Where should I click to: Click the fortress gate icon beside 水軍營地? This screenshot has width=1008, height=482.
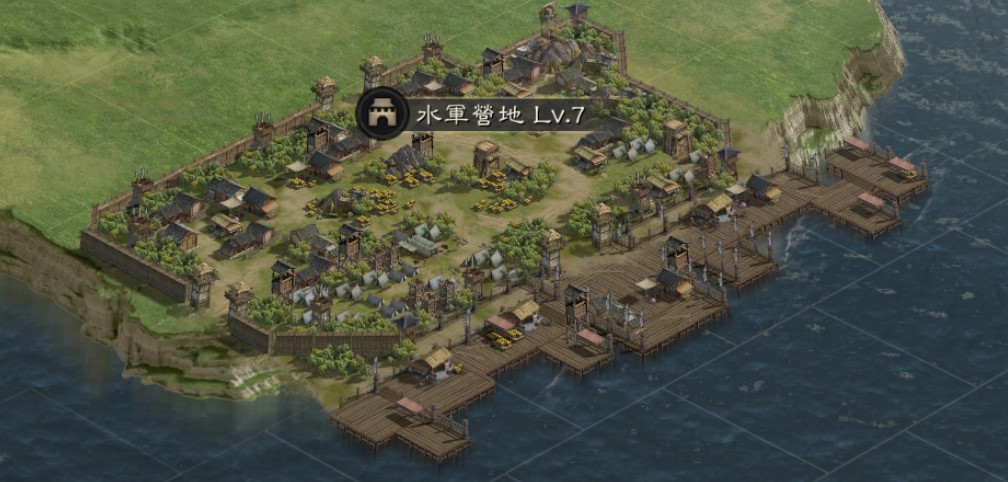pyautogui.click(x=380, y=112)
